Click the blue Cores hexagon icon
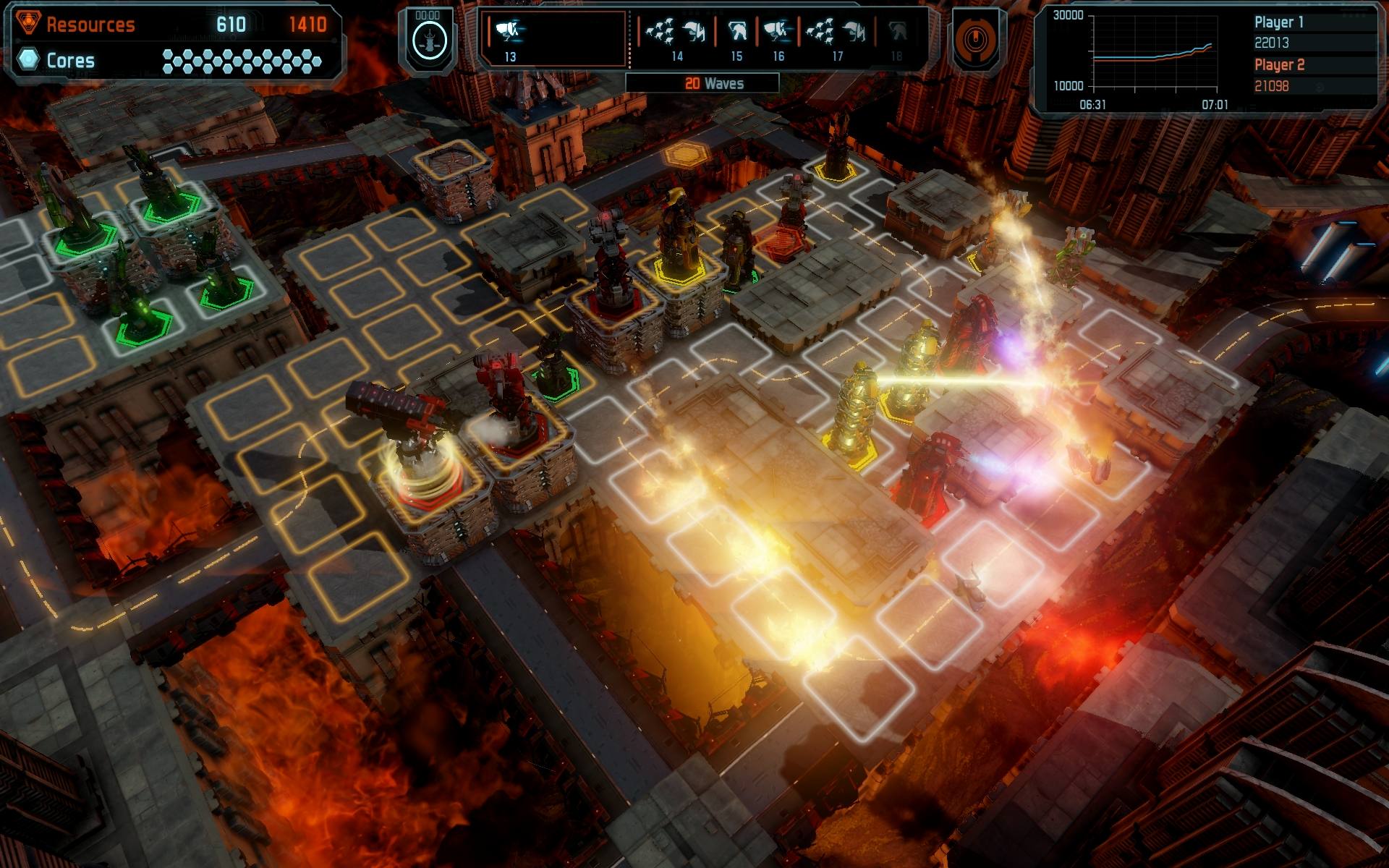 (x=27, y=59)
